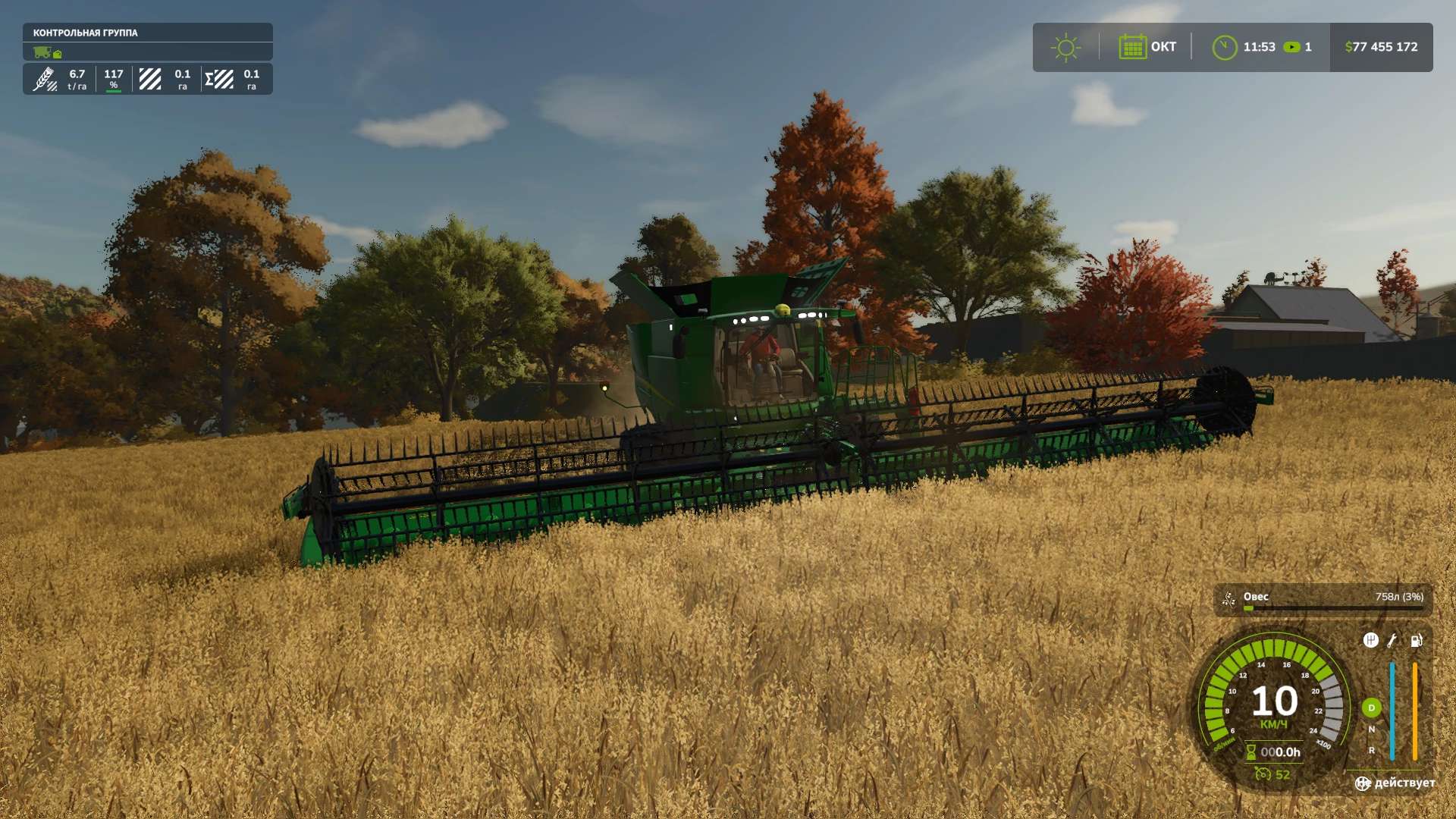
Task: Switch the gear selector to R
Action: pos(1371,751)
